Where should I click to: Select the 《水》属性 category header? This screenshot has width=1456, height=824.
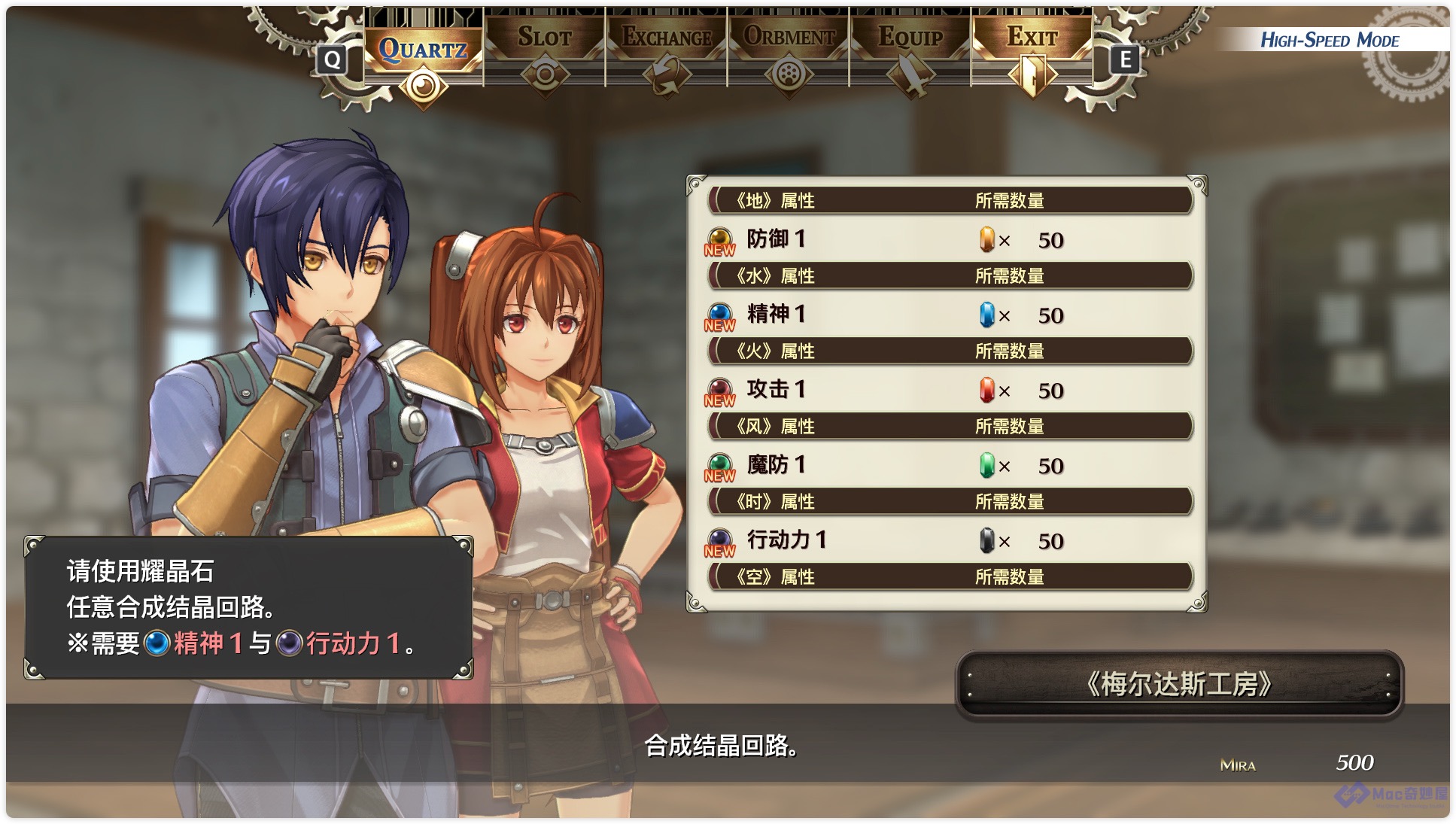[950, 275]
